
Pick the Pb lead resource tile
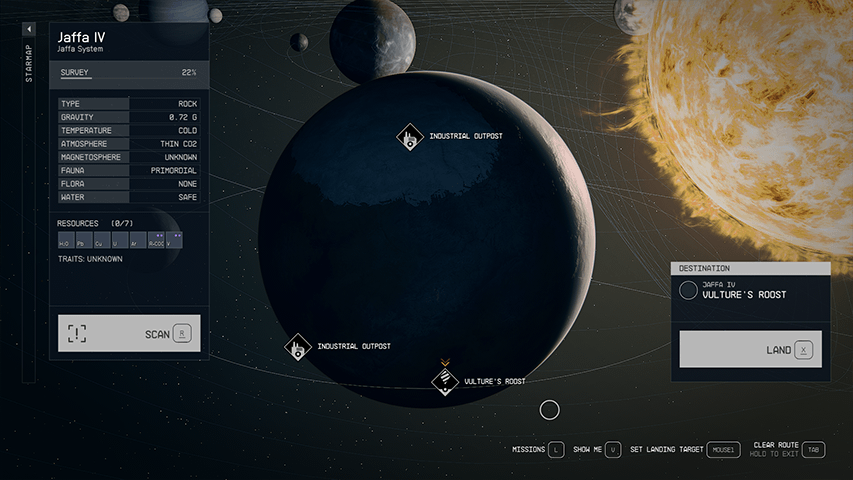point(82,241)
